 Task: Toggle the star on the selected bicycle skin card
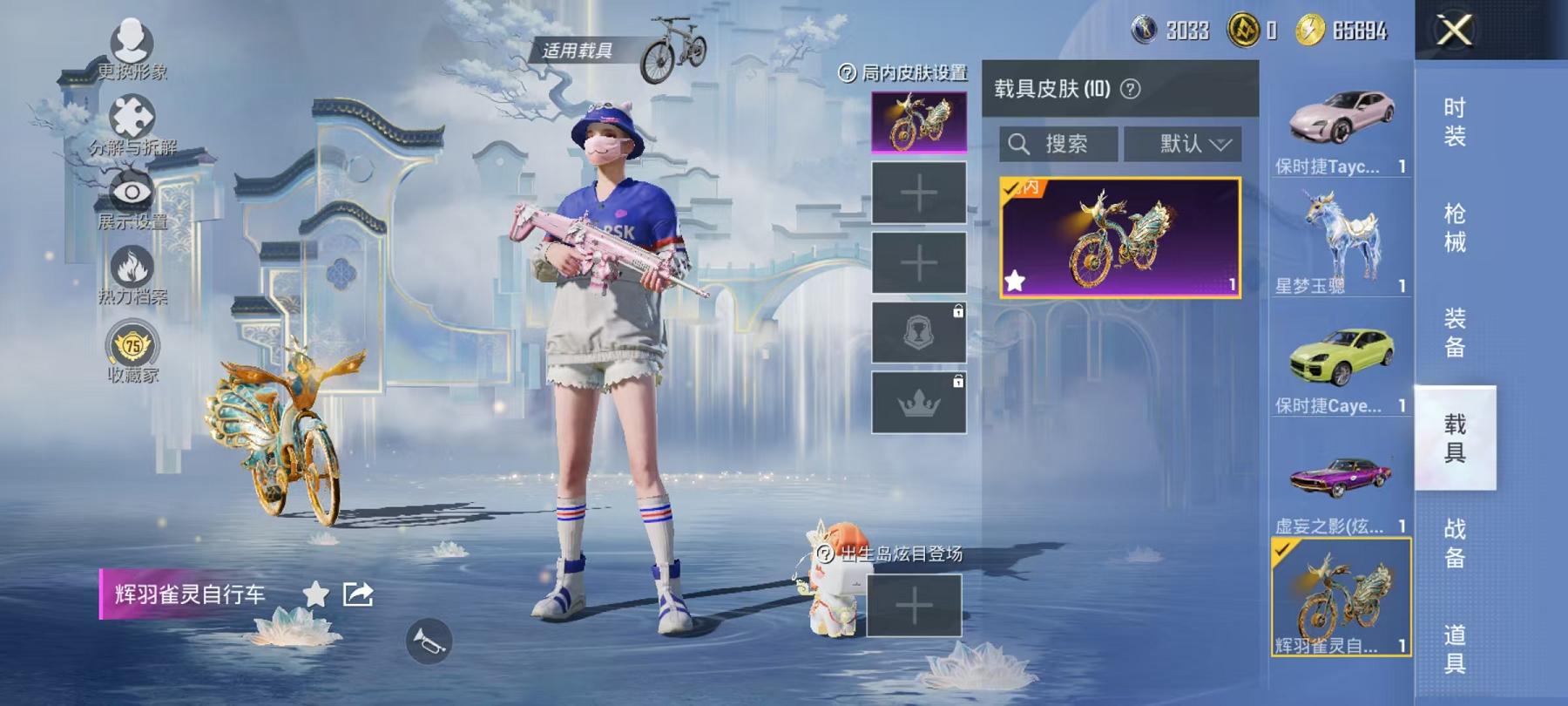(1016, 281)
